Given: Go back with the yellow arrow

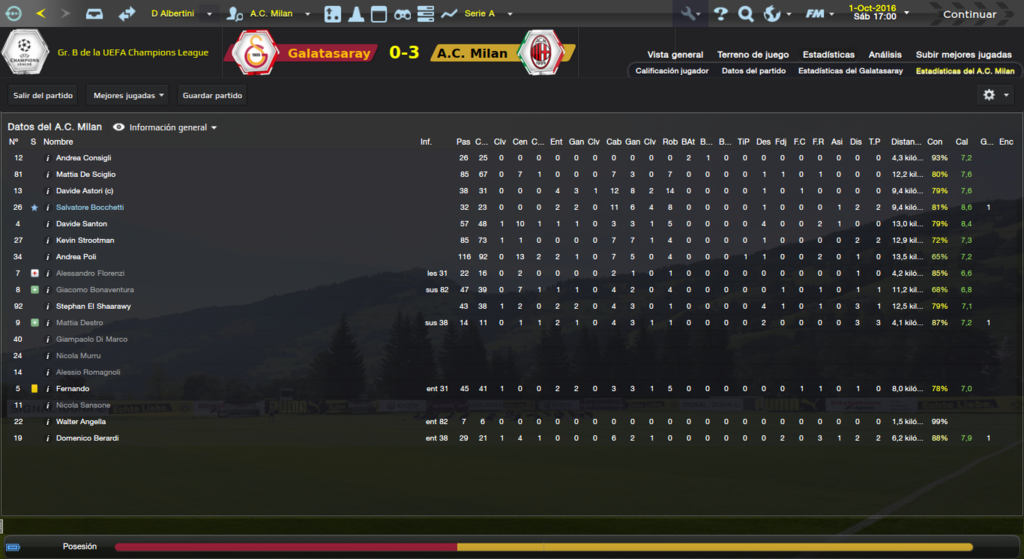Looking at the screenshot, I should pos(40,14).
